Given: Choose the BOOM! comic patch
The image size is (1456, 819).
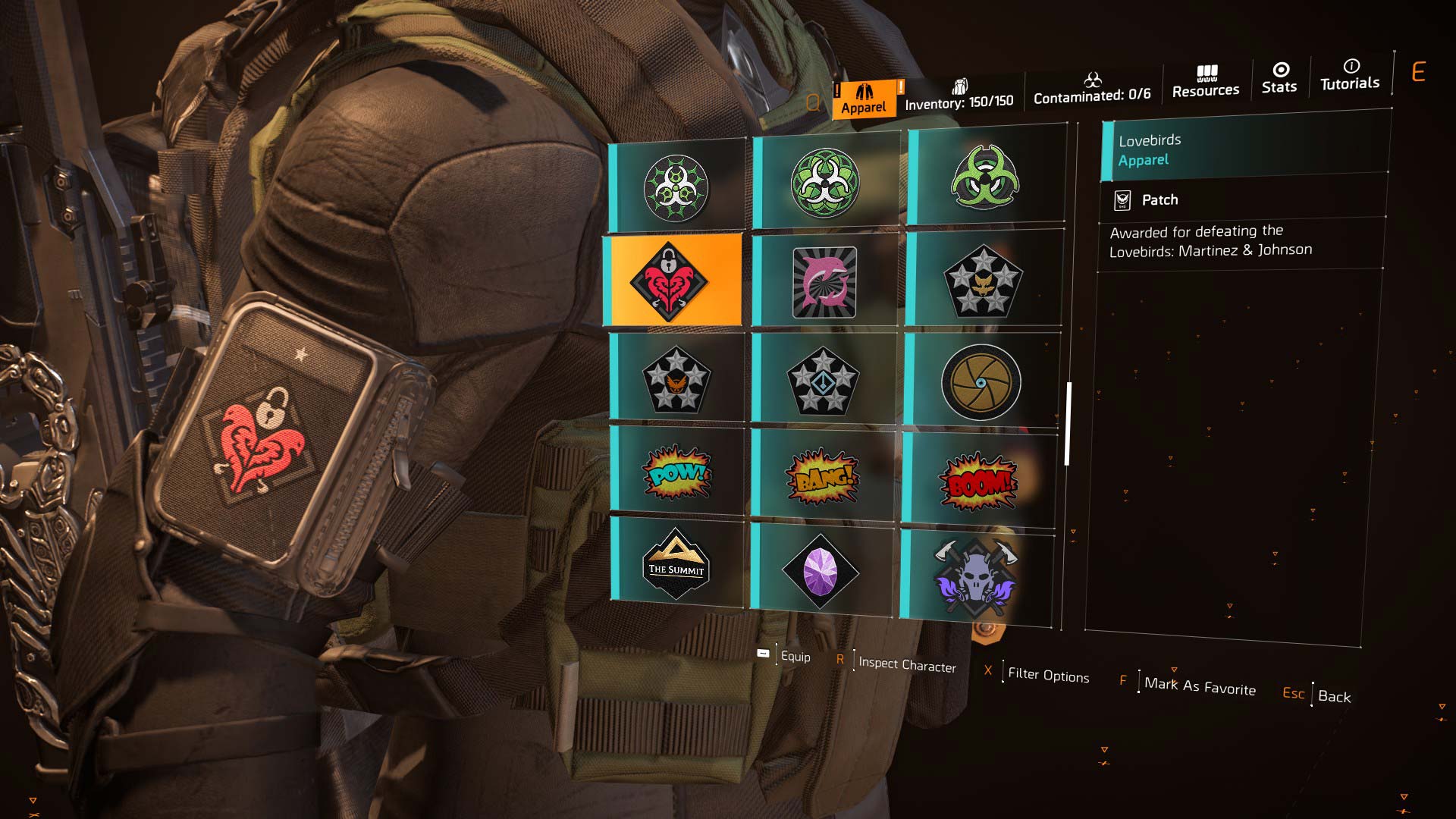Looking at the screenshot, I should click(978, 482).
